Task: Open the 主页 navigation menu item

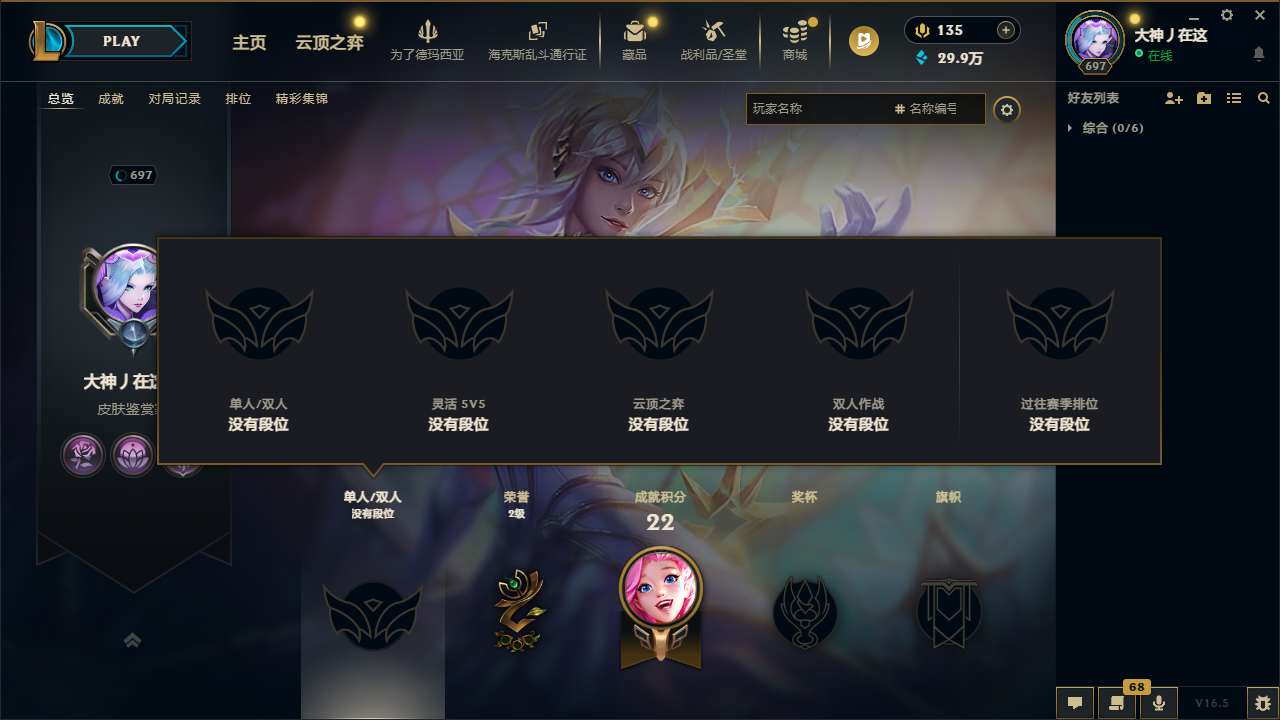Action: [249, 43]
